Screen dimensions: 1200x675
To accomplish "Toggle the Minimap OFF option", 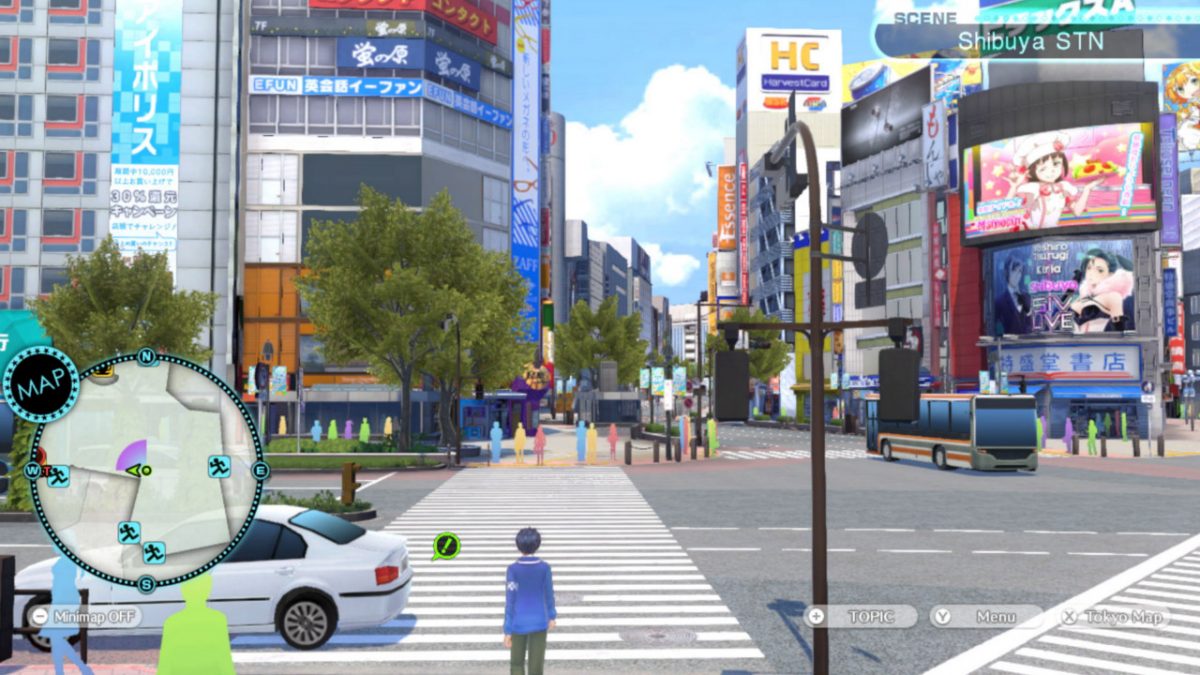I will [x=84, y=616].
